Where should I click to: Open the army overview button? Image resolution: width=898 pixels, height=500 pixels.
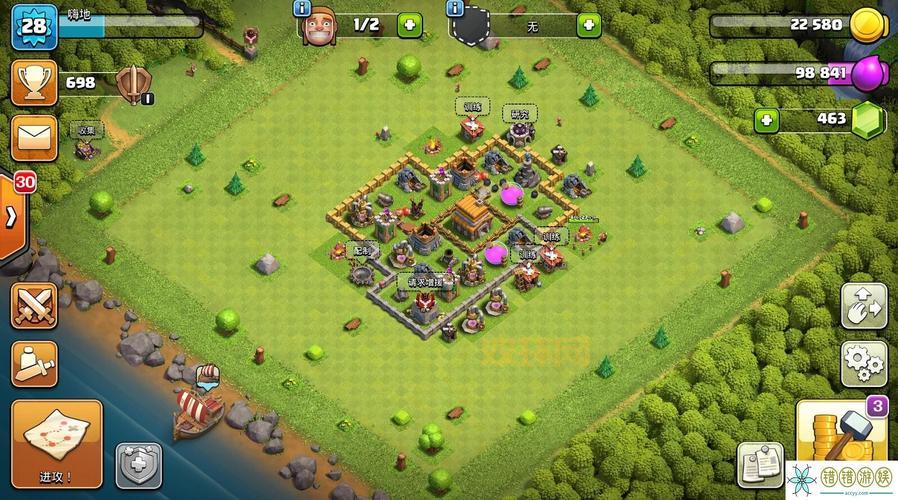33,364
